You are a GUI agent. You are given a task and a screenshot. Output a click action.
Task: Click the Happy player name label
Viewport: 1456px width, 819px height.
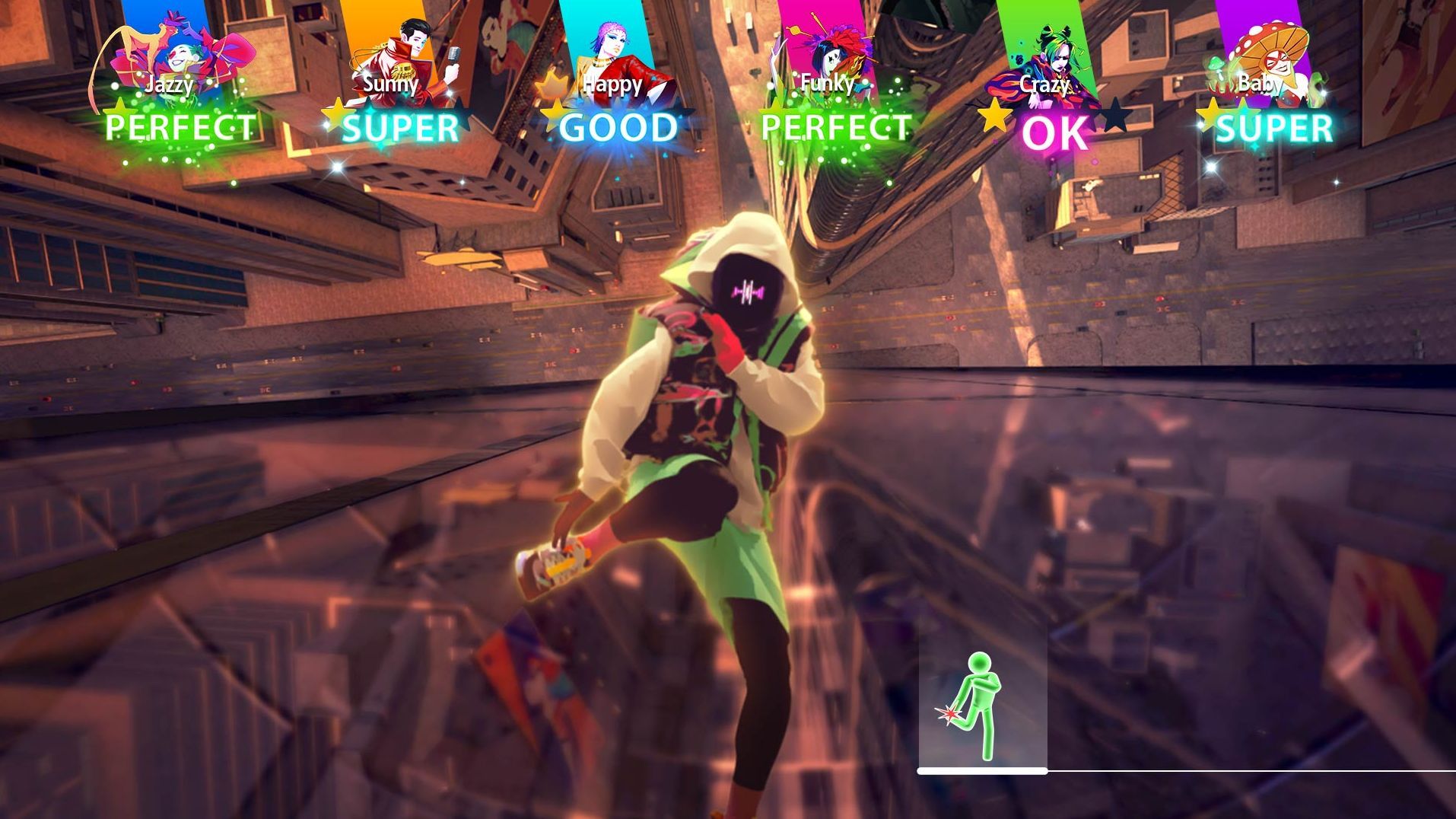click(612, 85)
